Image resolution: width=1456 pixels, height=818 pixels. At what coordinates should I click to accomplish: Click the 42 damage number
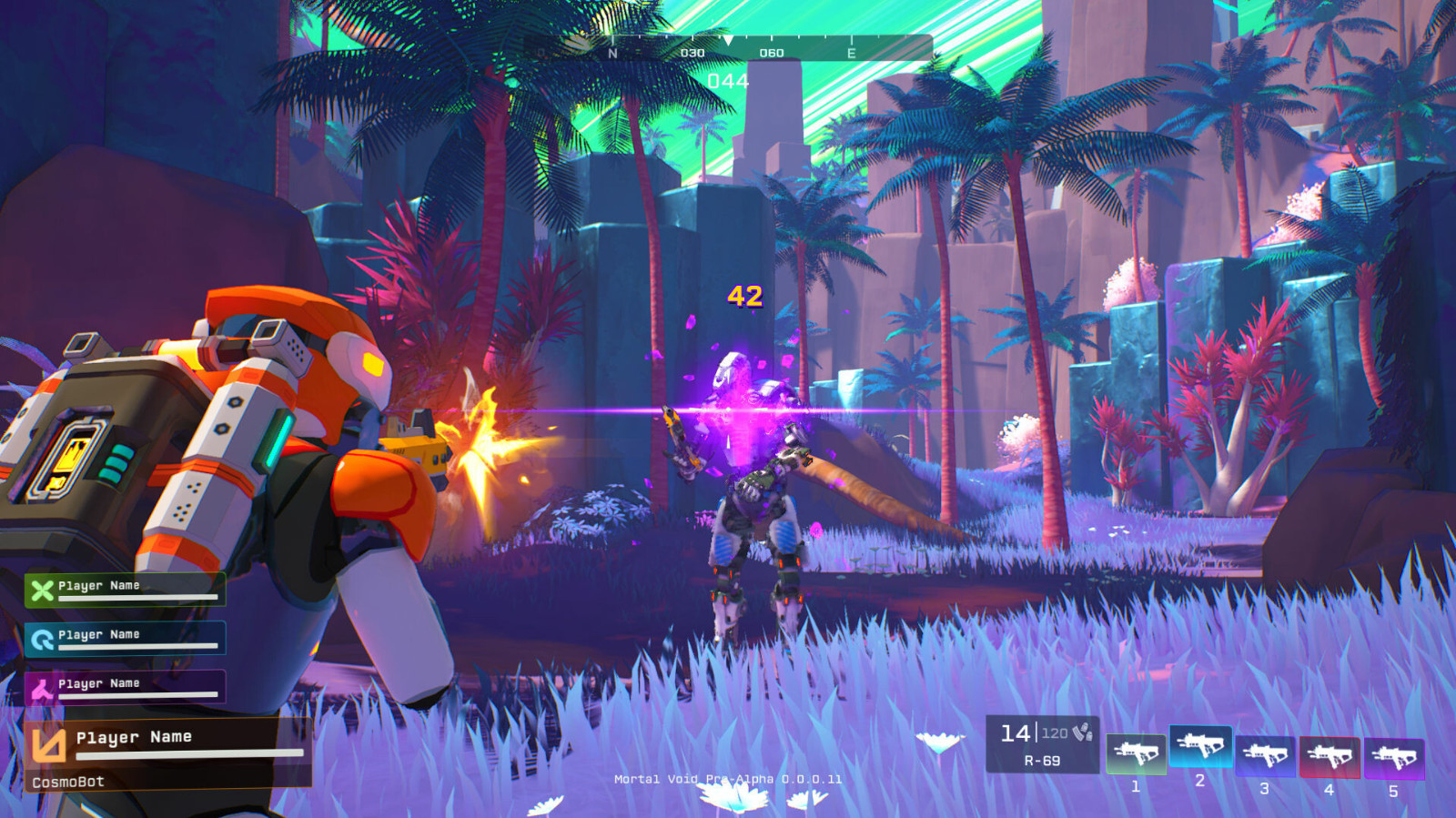coord(745,295)
